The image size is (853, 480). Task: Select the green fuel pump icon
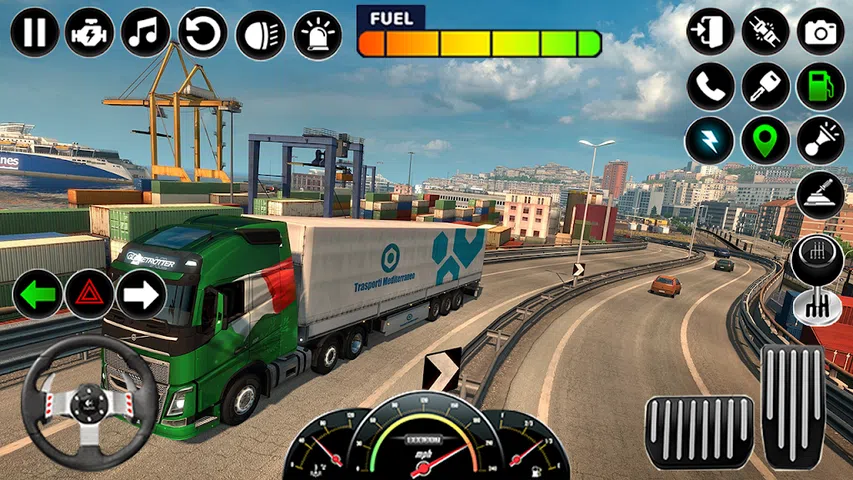pyautogui.click(x=820, y=86)
